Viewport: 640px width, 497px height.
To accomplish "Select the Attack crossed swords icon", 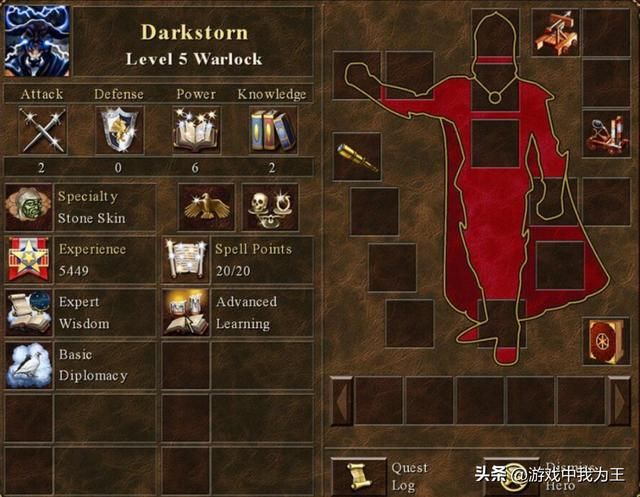I will coord(42,130).
